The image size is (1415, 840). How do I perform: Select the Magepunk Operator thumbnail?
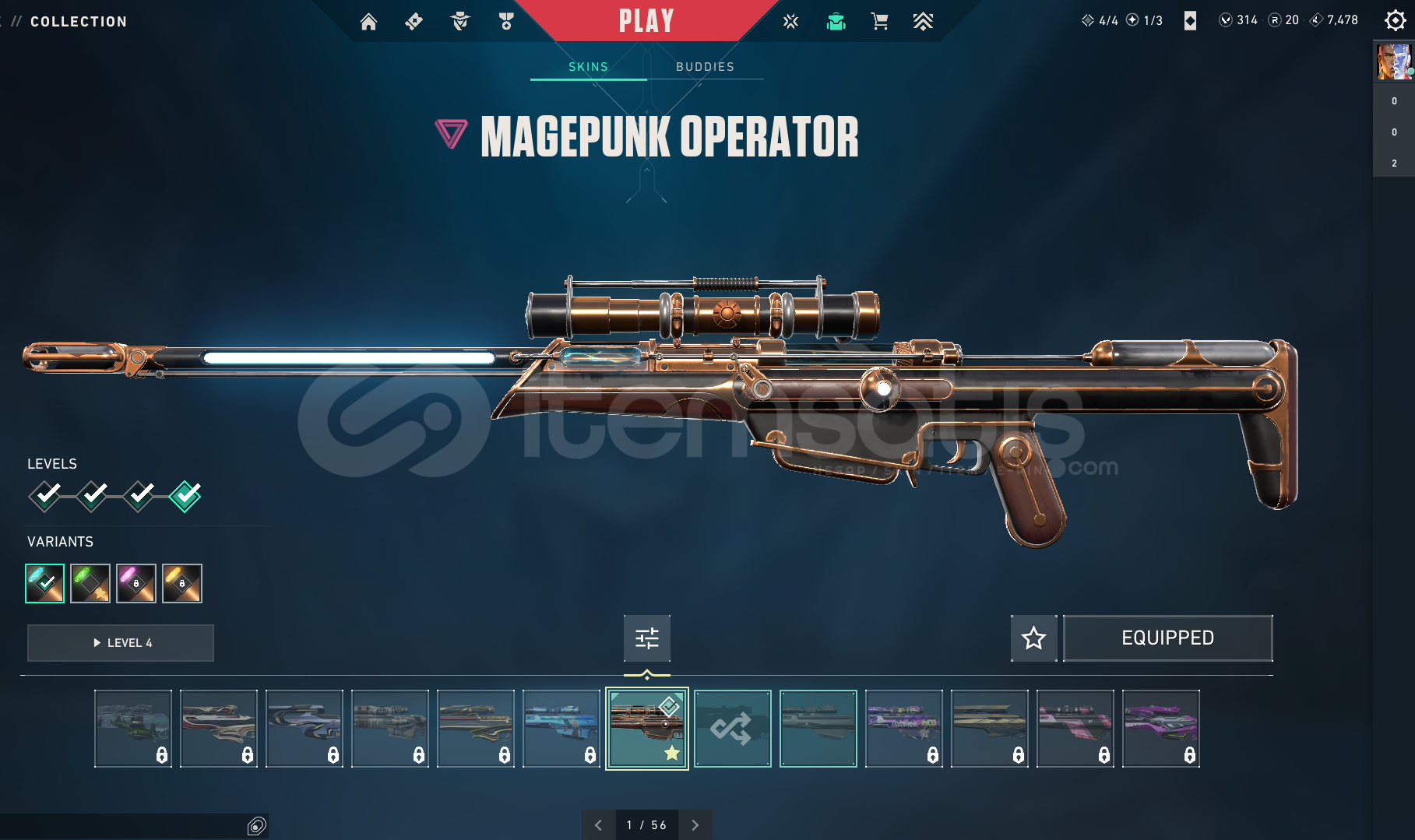[646, 729]
